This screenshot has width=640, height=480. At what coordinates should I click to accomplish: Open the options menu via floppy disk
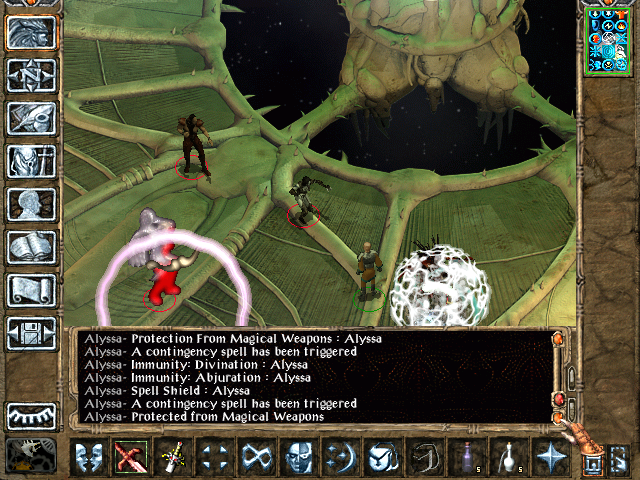[32, 332]
